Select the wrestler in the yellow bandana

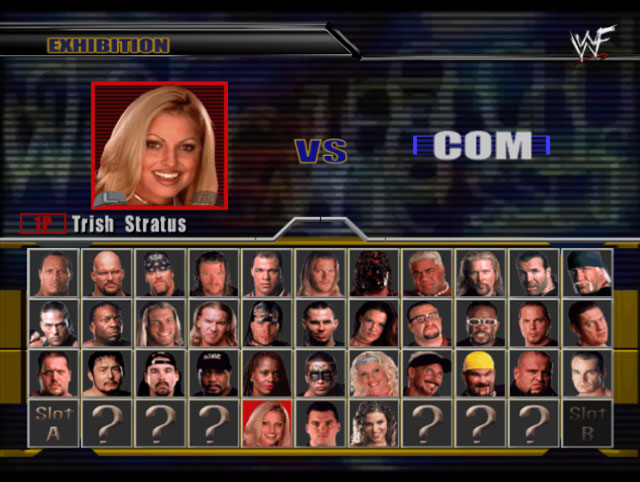[x=480, y=373]
